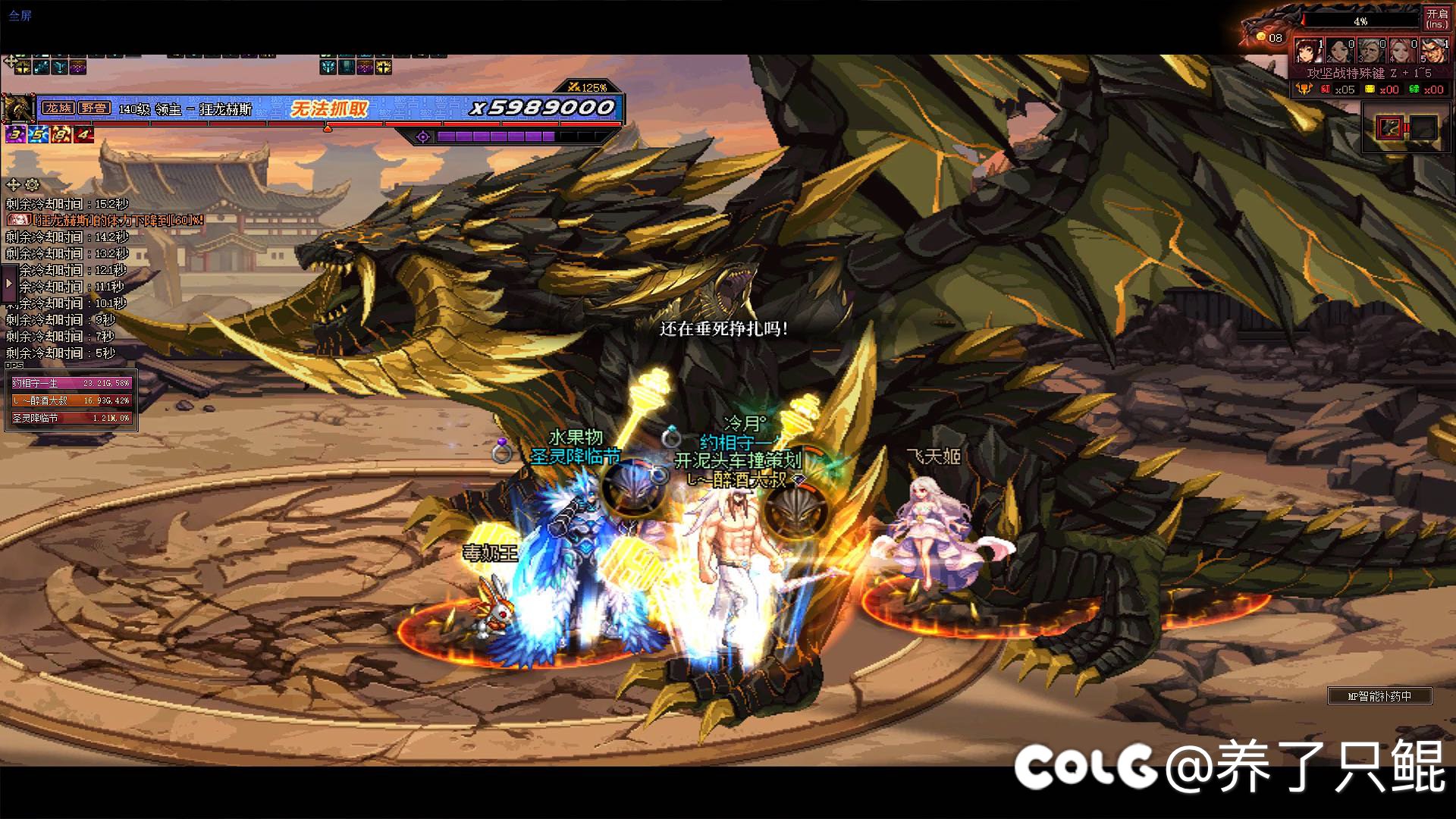This screenshot has height=819, width=1456.
Task: Click the 野营 boss tag
Action: [x=94, y=108]
